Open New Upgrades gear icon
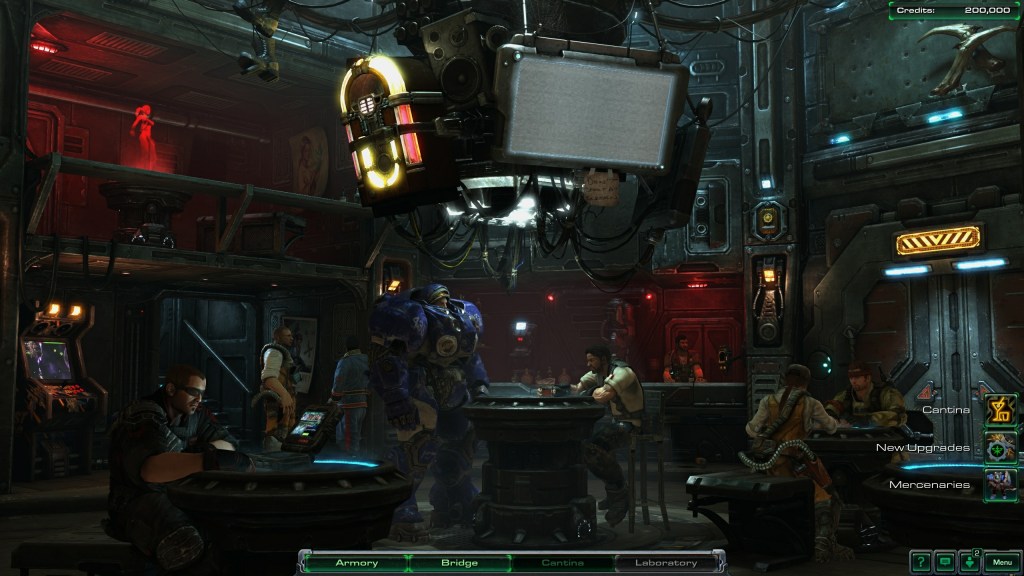Screen dimensions: 1024x576 point(1000,447)
